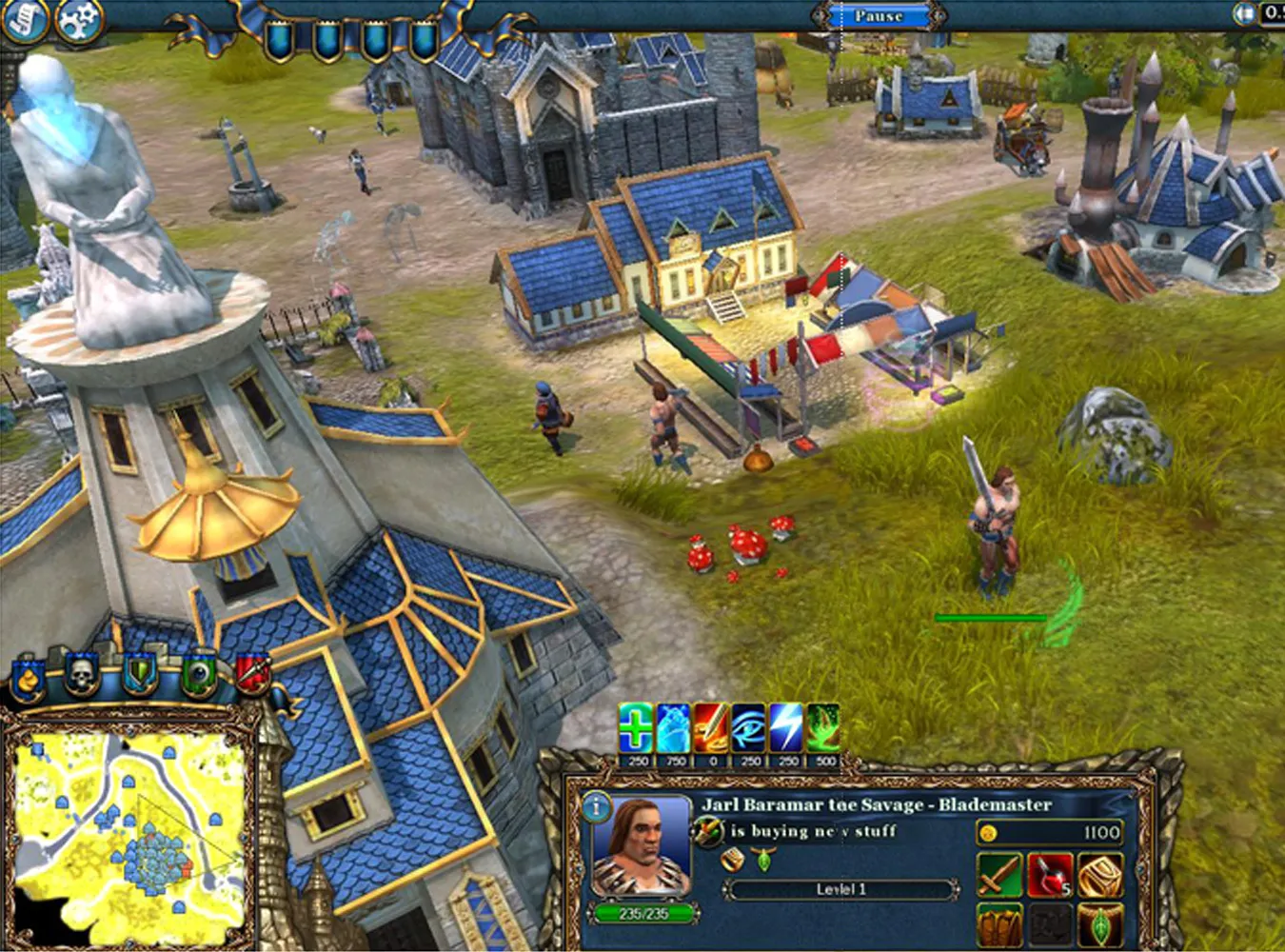Select the leather armor inventory slot
Image resolution: width=1285 pixels, height=952 pixels.
tap(999, 925)
